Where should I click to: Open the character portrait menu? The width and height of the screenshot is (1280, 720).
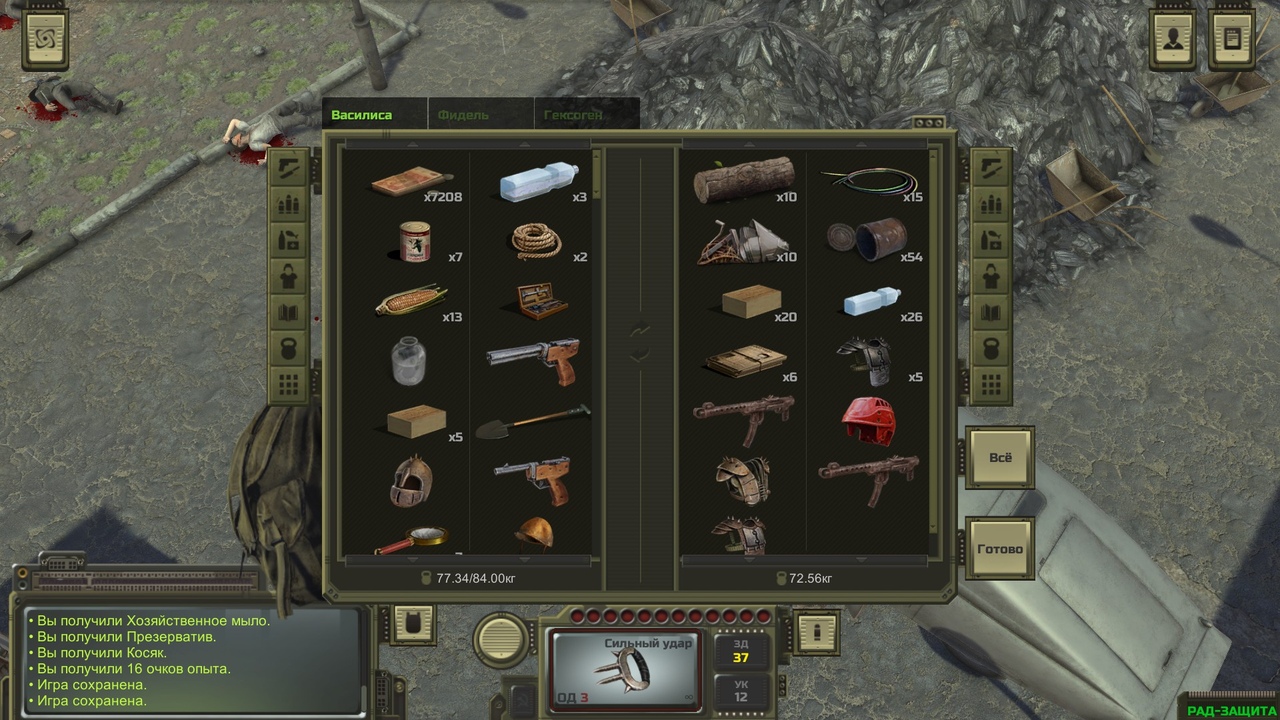1172,40
